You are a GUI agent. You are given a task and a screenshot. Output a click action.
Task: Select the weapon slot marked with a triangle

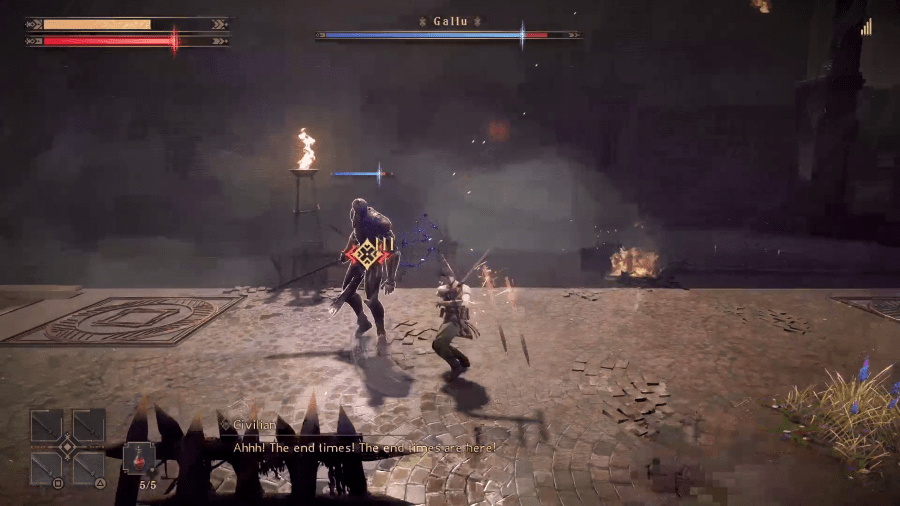(89, 467)
